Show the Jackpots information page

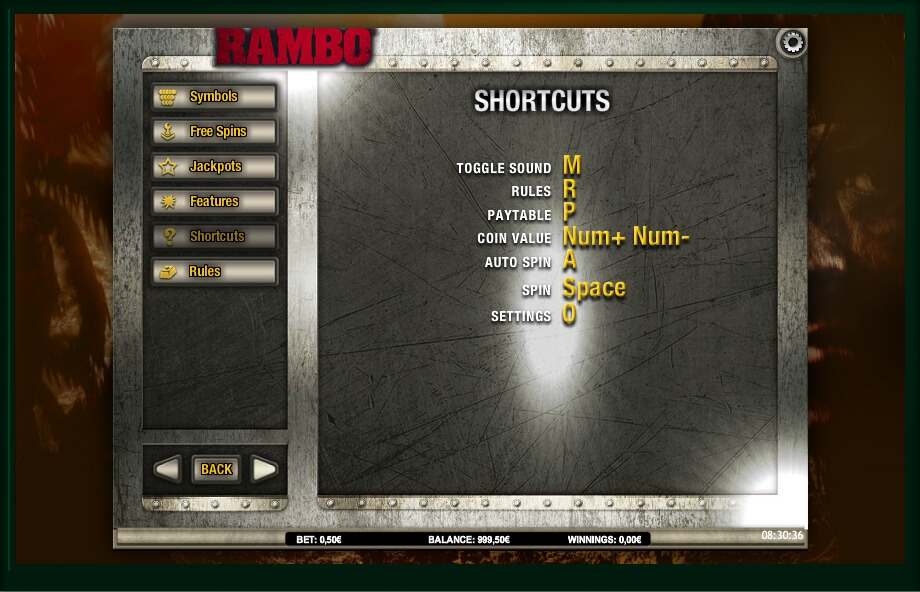pyautogui.click(x=214, y=167)
